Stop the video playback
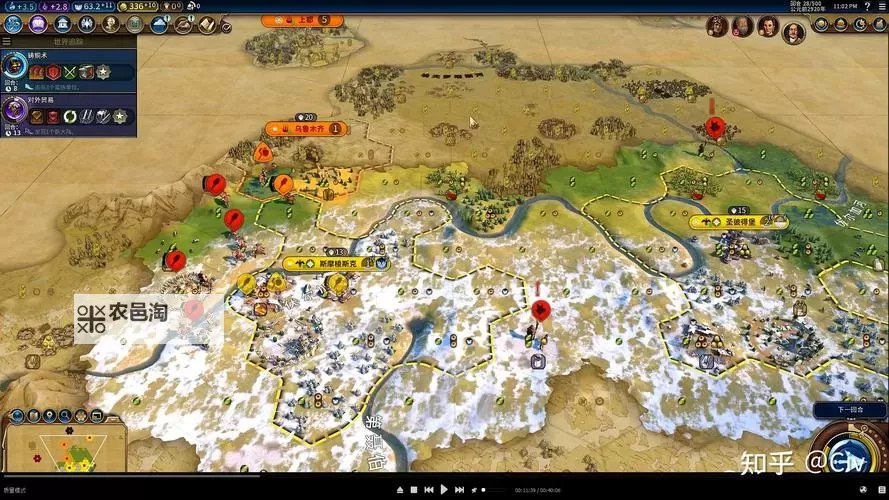The height and width of the screenshot is (500, 889). coord(414,490)
